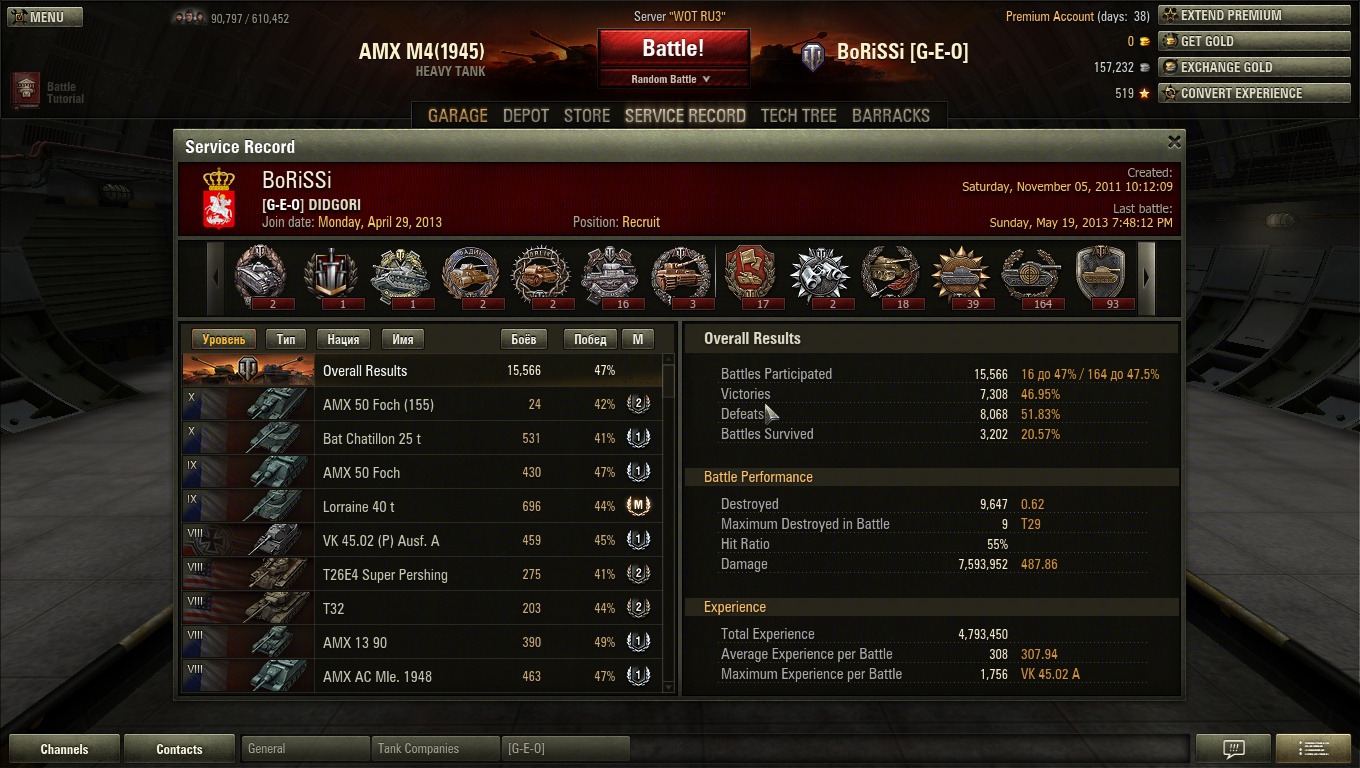Go to the Depot tab
1360x768 pixels.
pos(526,115)
